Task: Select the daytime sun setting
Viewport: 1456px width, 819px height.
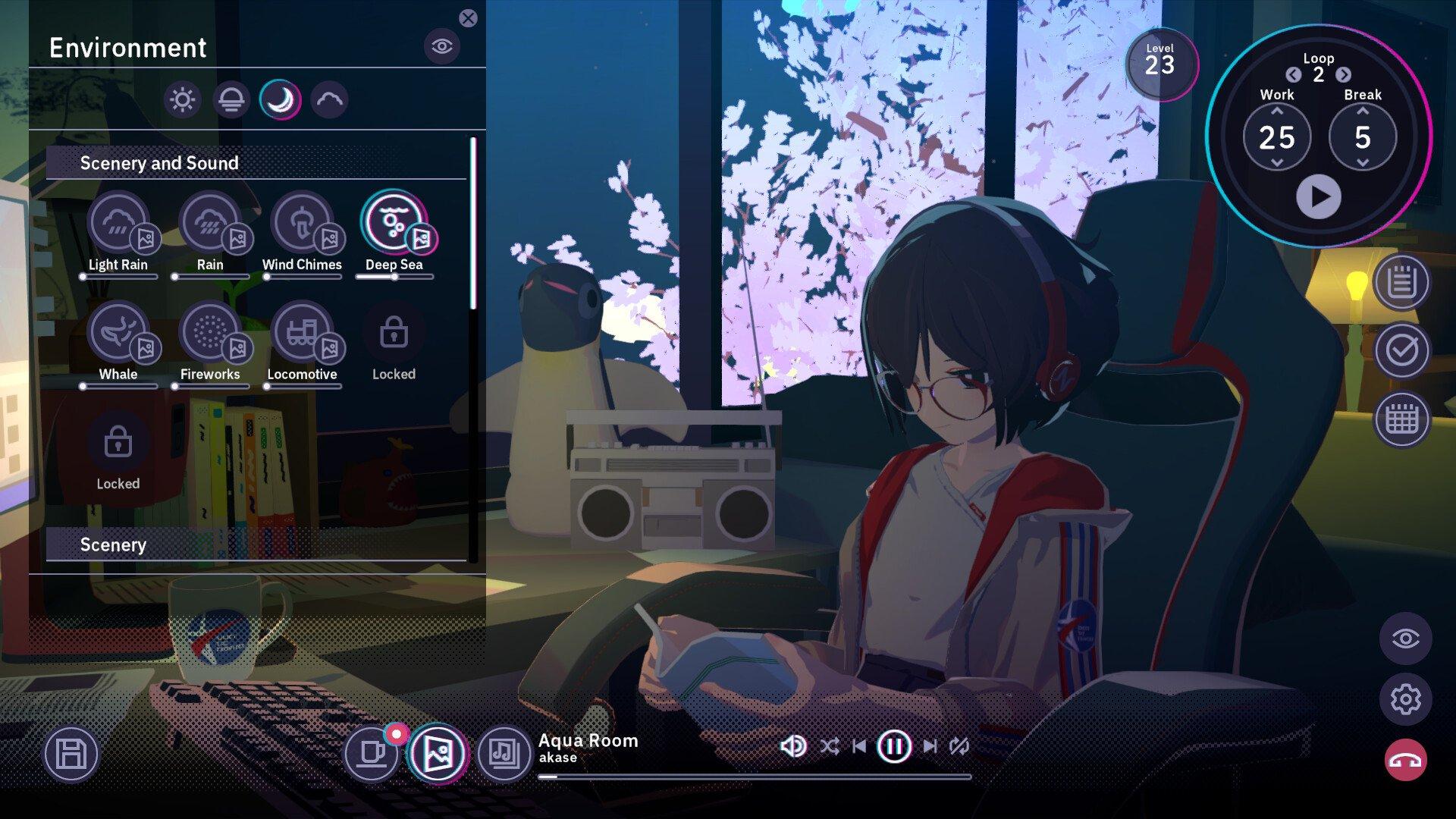Action: point(183,99)
